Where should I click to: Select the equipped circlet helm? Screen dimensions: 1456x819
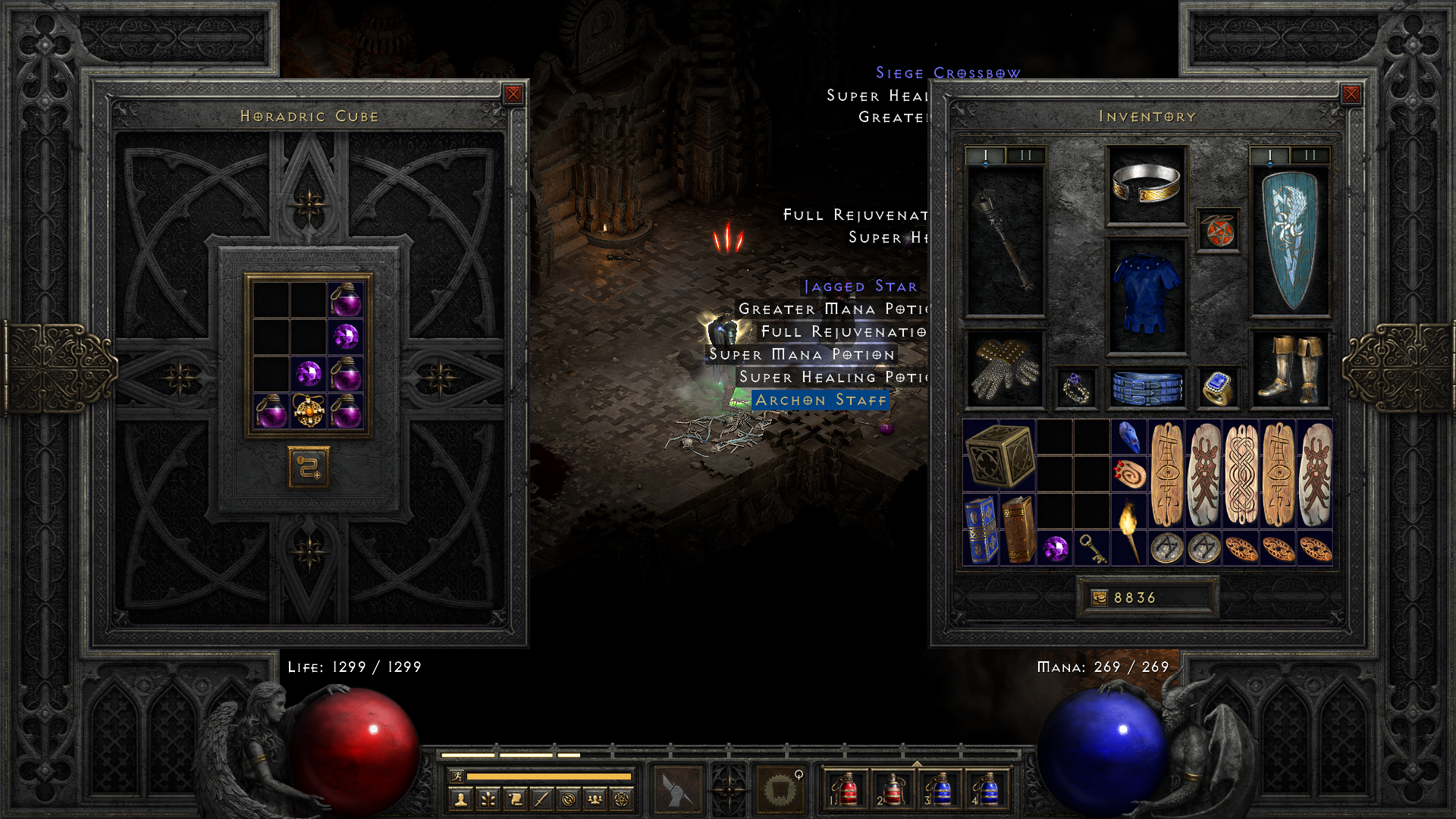1146,185
